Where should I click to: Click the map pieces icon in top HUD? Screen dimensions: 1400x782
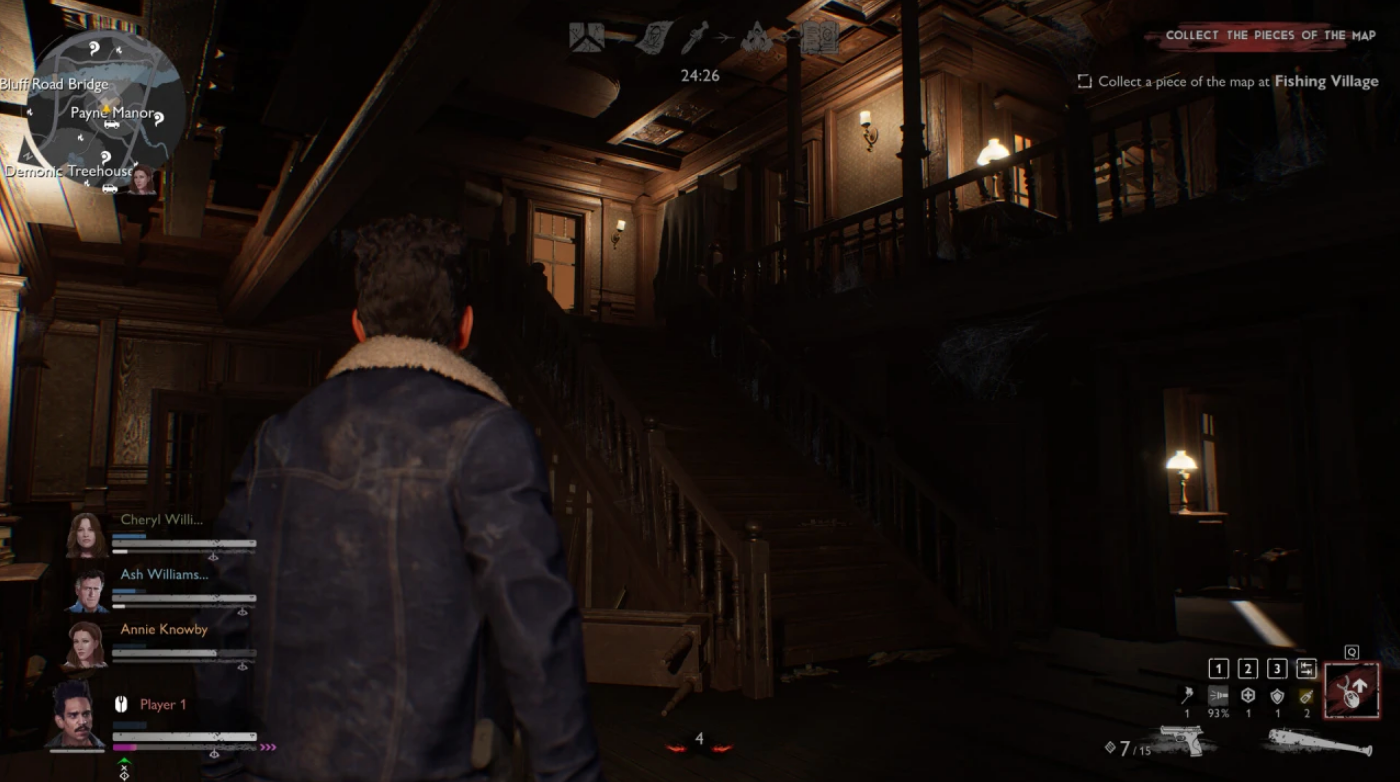(x=585, y=36)
